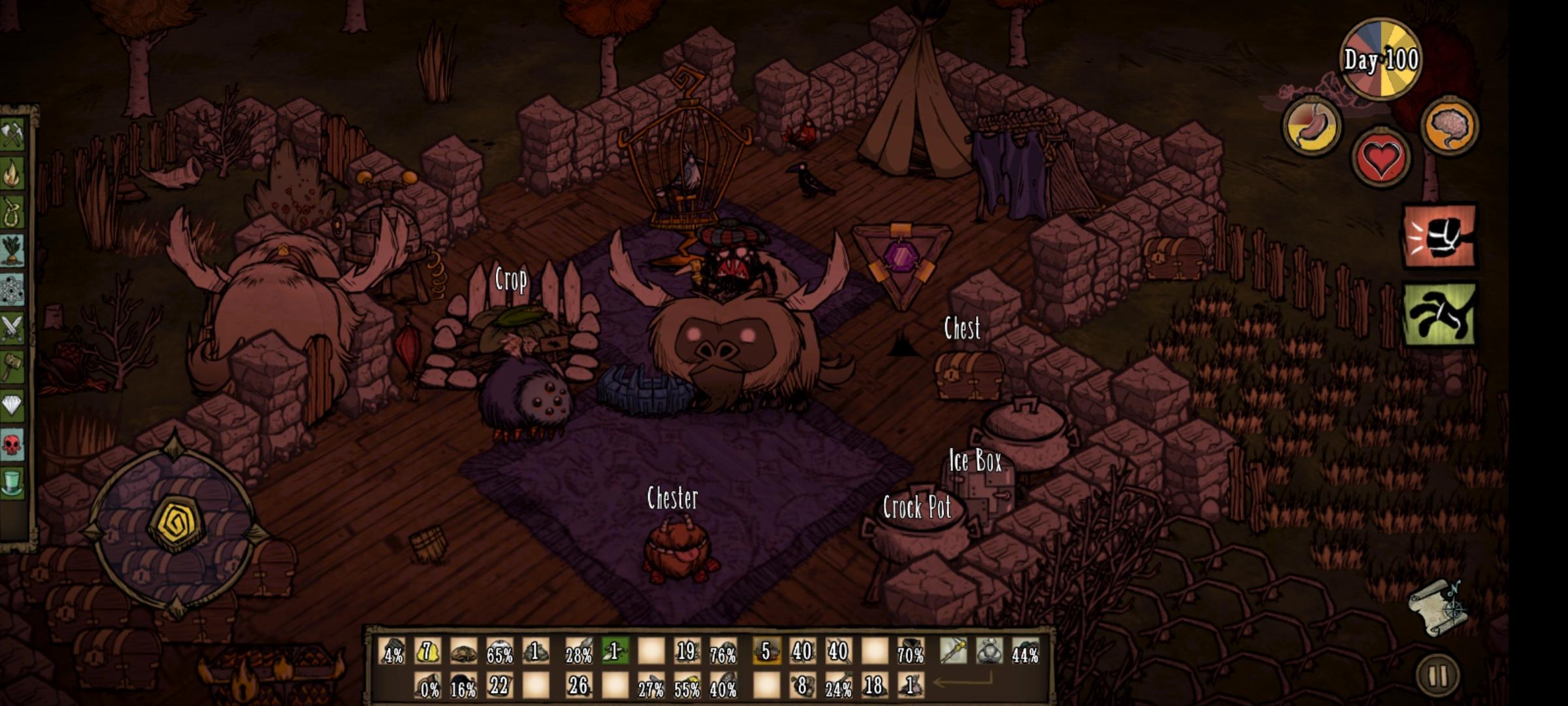Open the Survival rope crafting tab
The image size is (1568, 706).
coord(12,212)
